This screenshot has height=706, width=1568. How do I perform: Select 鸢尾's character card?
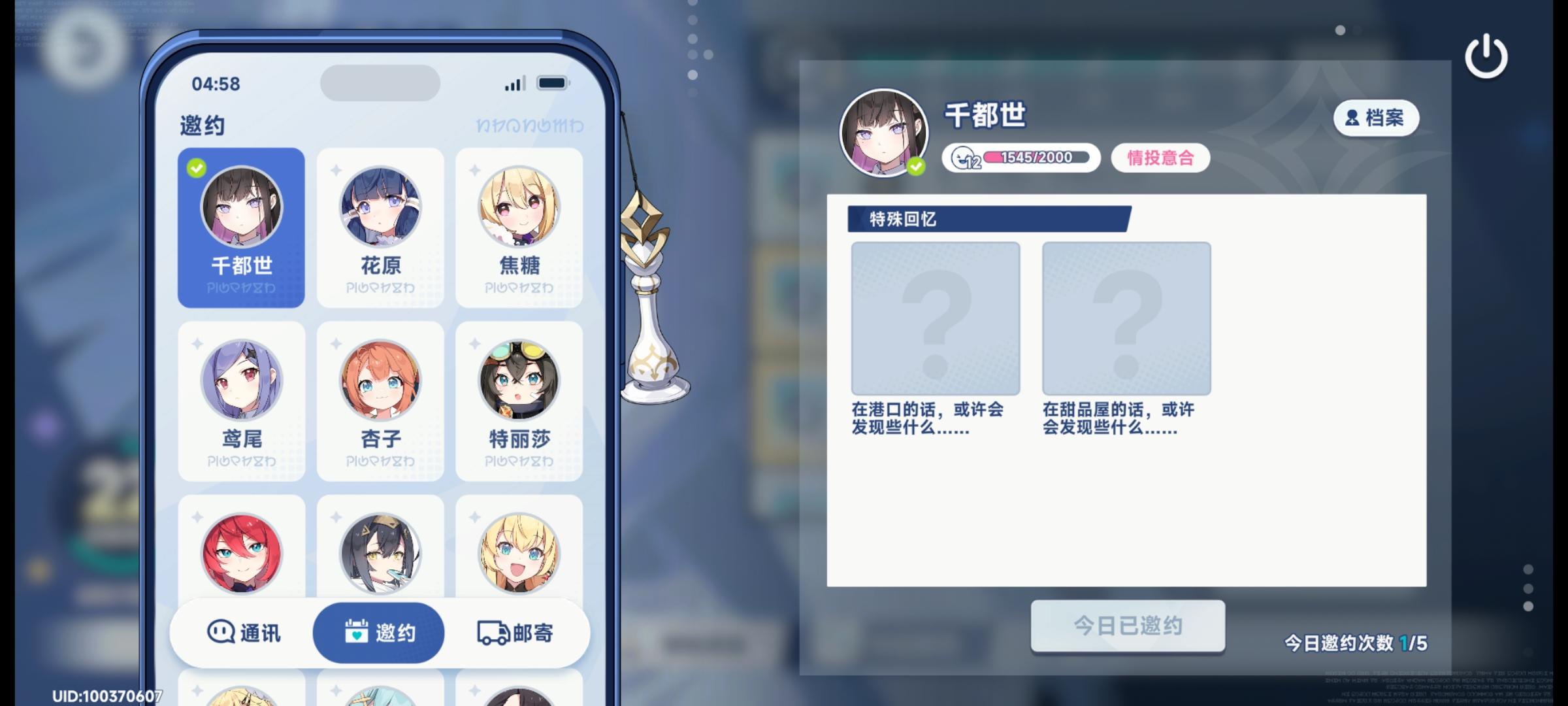[242, 400]
